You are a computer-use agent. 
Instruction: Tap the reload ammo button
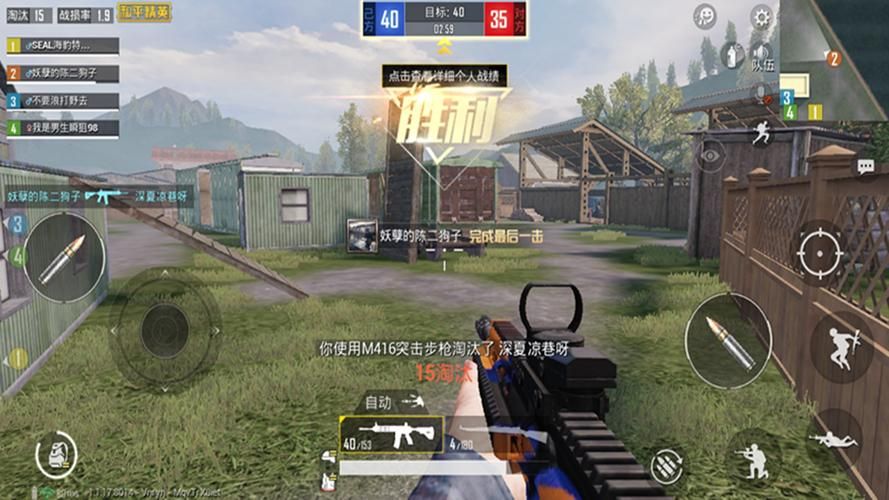click(666, 466)
